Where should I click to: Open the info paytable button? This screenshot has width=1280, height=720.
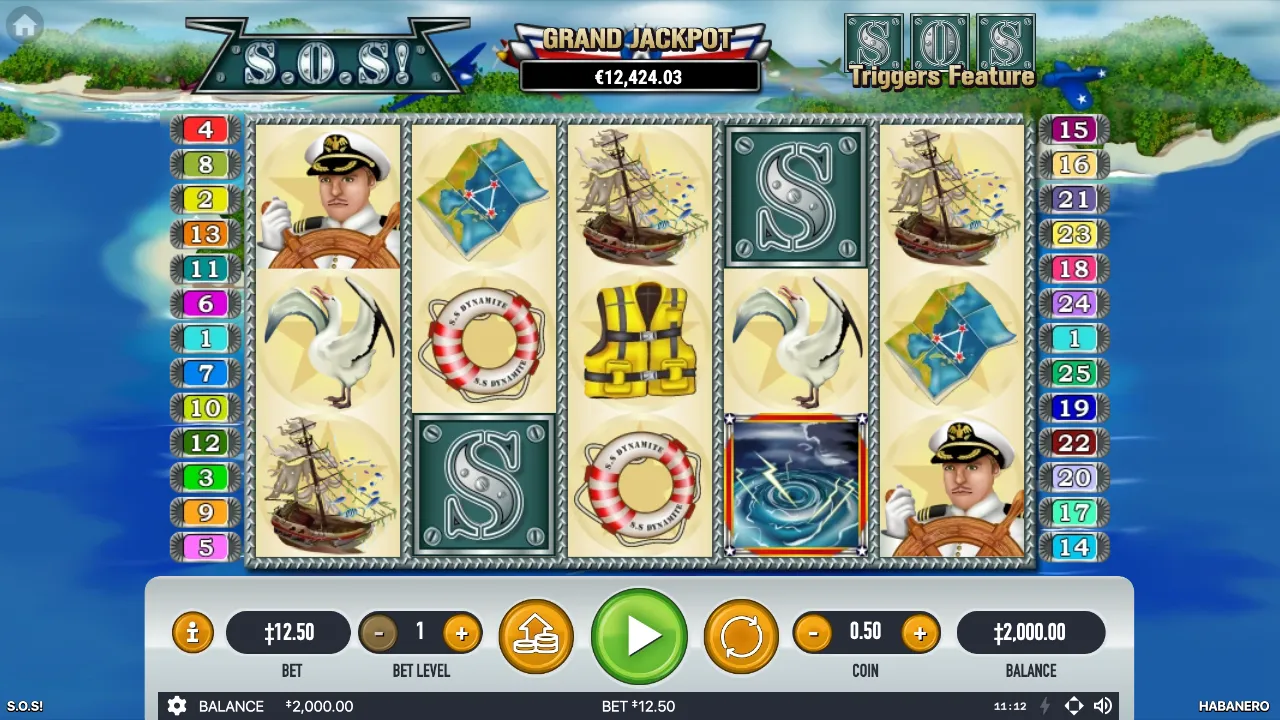pos(193,633)
